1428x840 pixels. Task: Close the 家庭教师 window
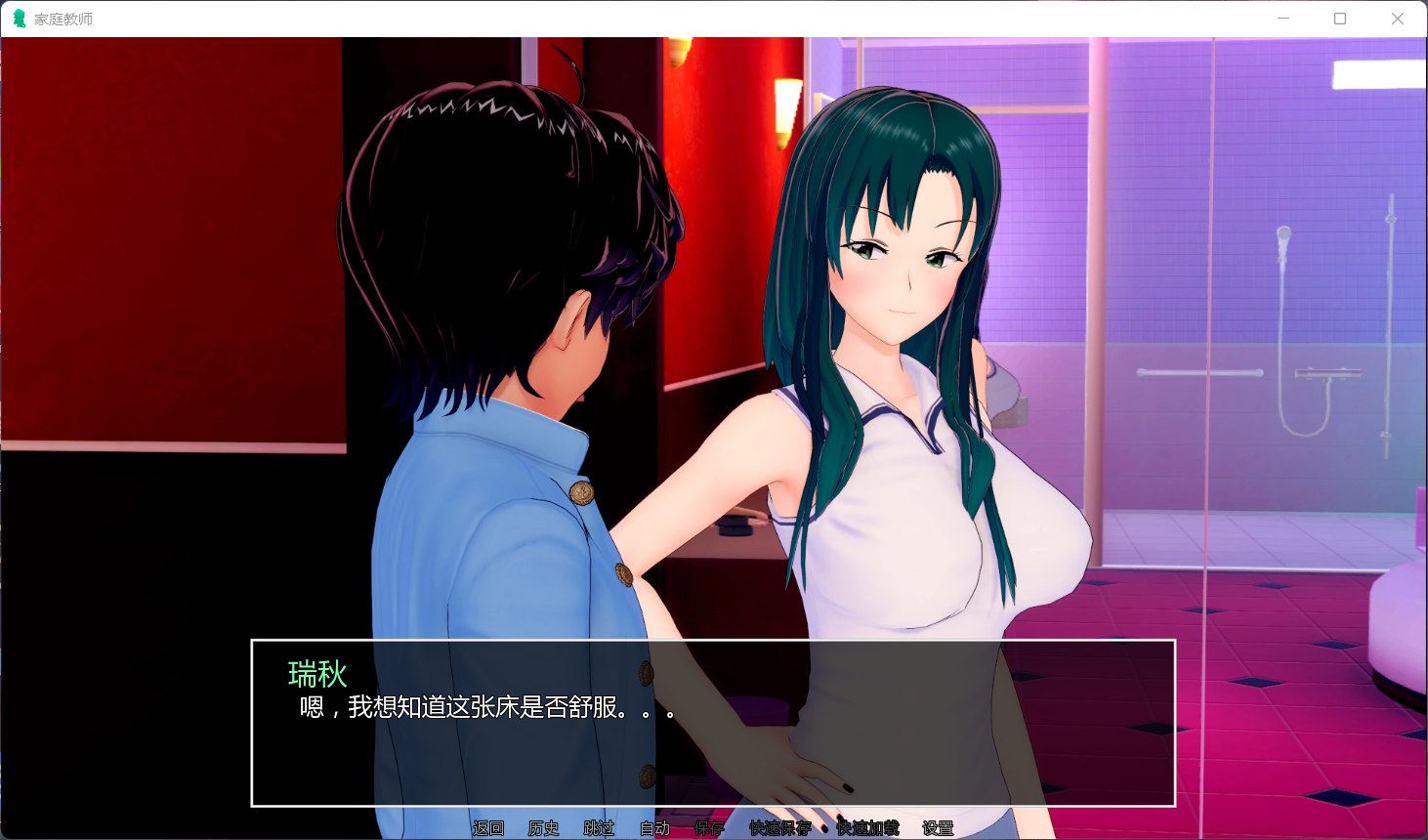click(1398, 19)
